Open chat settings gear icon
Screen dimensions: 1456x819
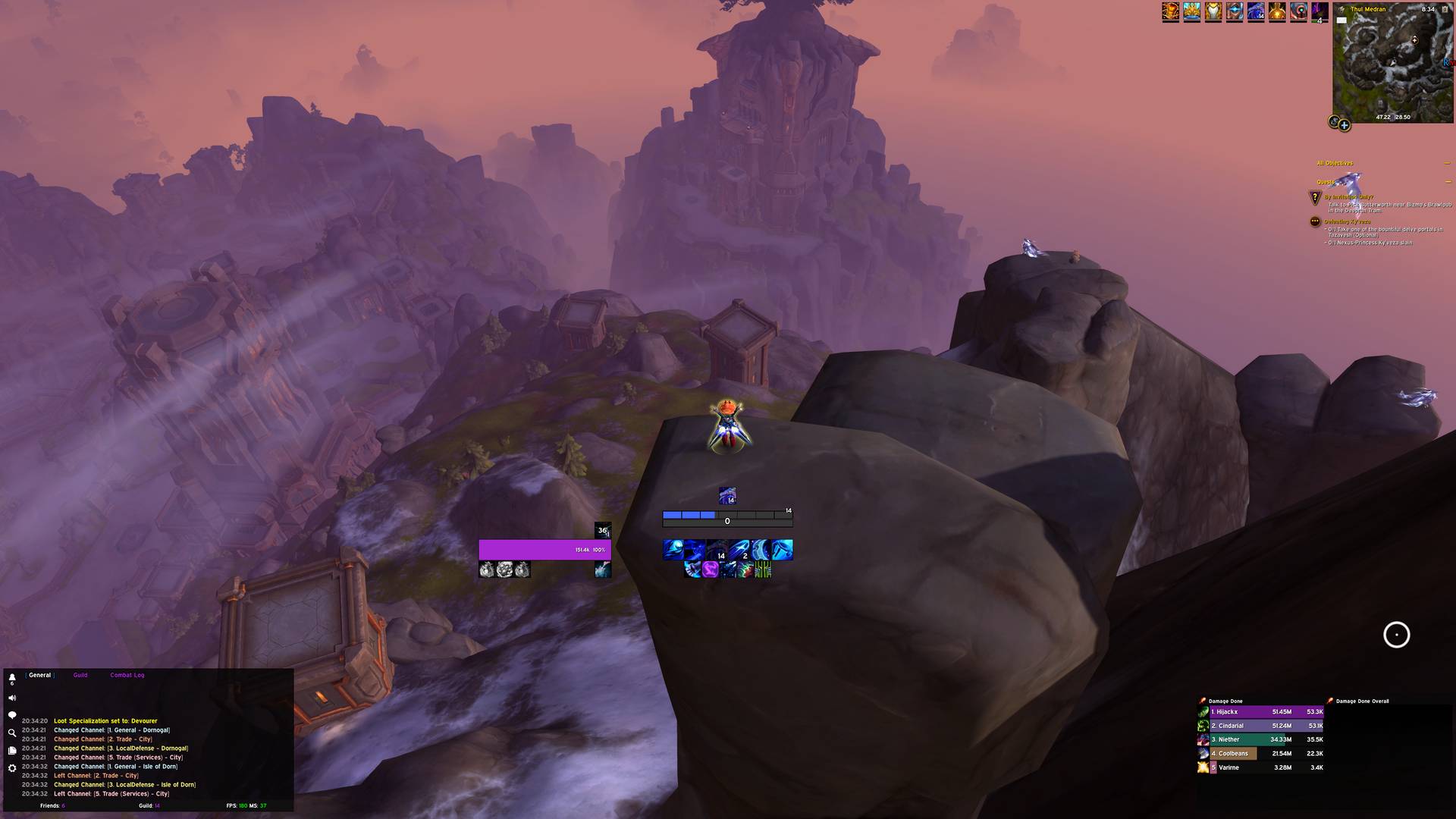tap(12, 768)
